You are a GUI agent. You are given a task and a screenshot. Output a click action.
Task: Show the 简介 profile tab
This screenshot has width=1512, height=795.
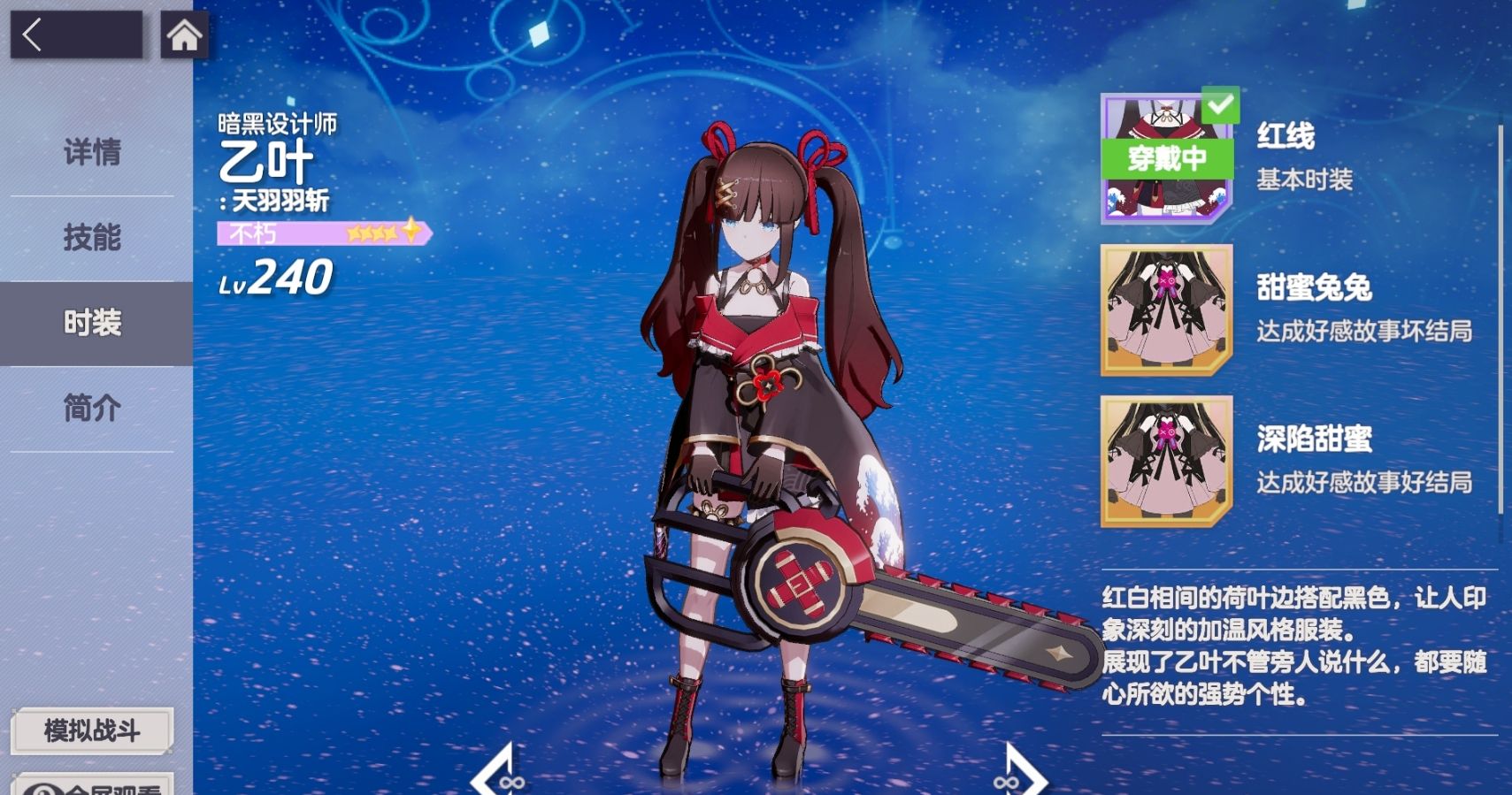point(92,408)
